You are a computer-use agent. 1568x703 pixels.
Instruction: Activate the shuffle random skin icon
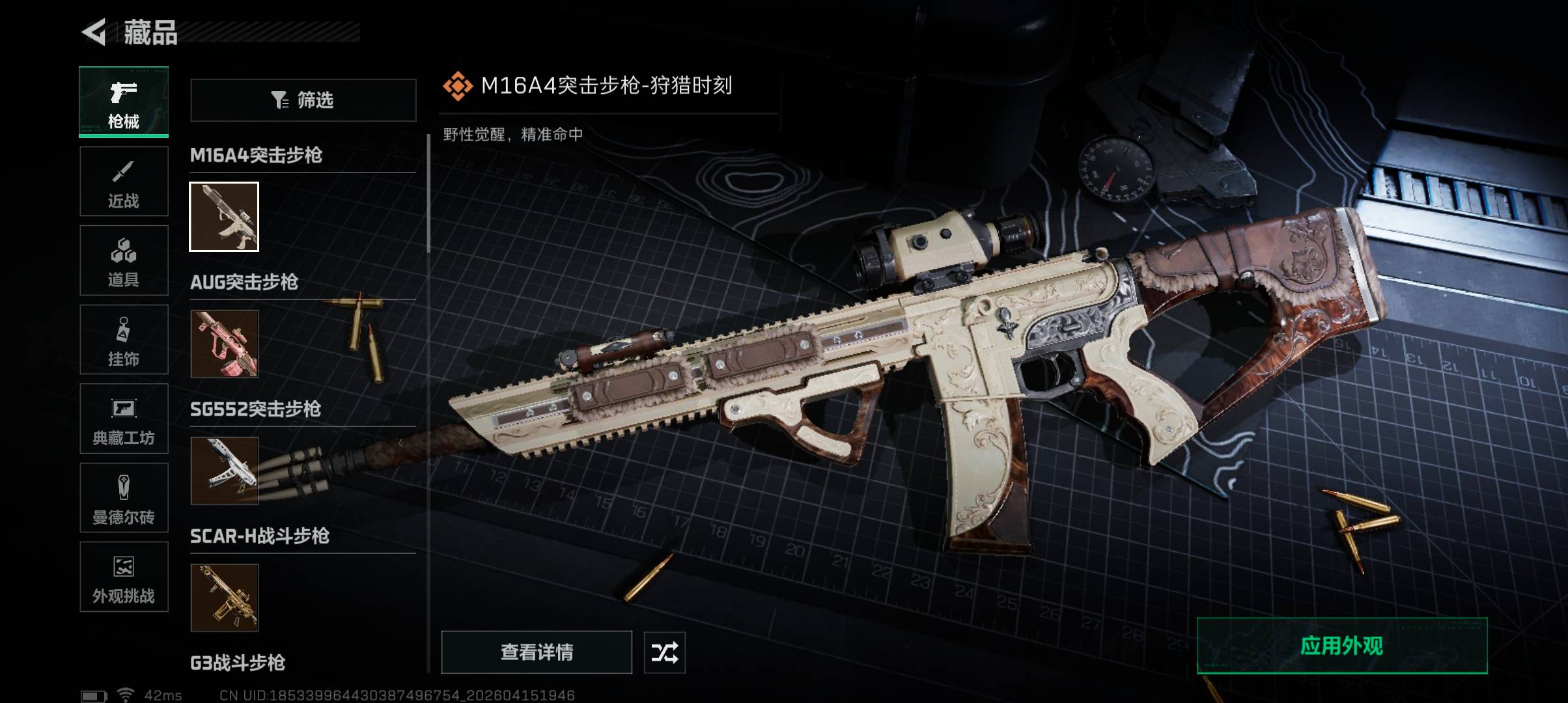tap(664, 652)
